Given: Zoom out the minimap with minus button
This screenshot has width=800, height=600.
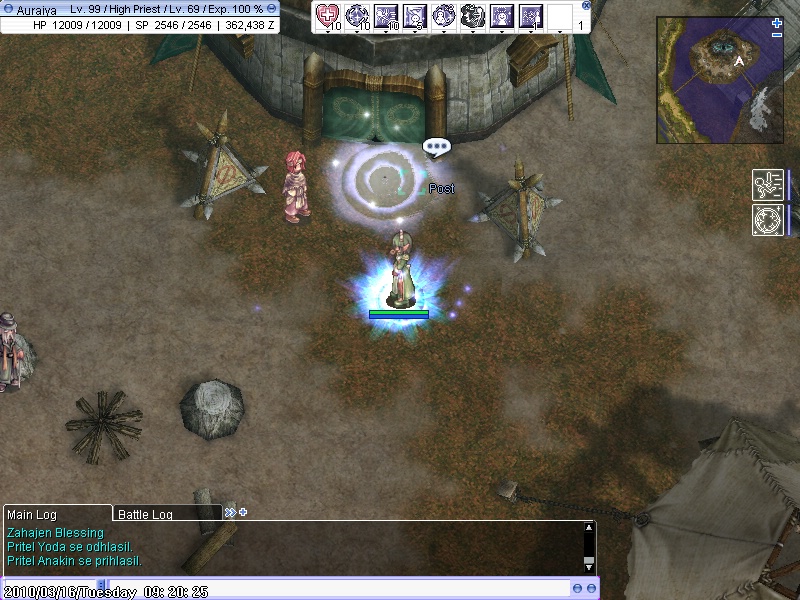Looking at the screenshot, I should pos(777,35).
